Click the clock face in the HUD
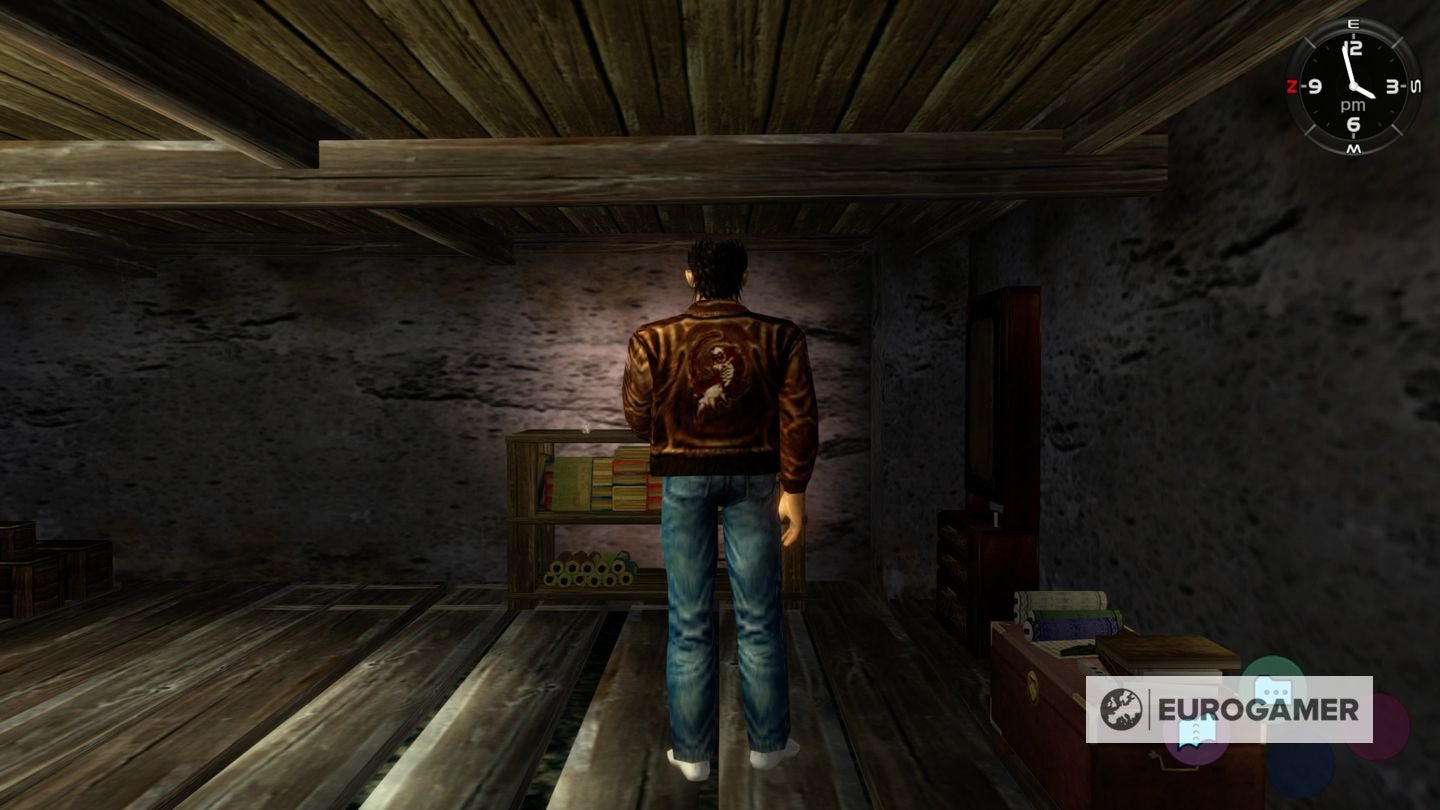The image size is (1440, 810). pyautogui.click(x=1353, y=84)
